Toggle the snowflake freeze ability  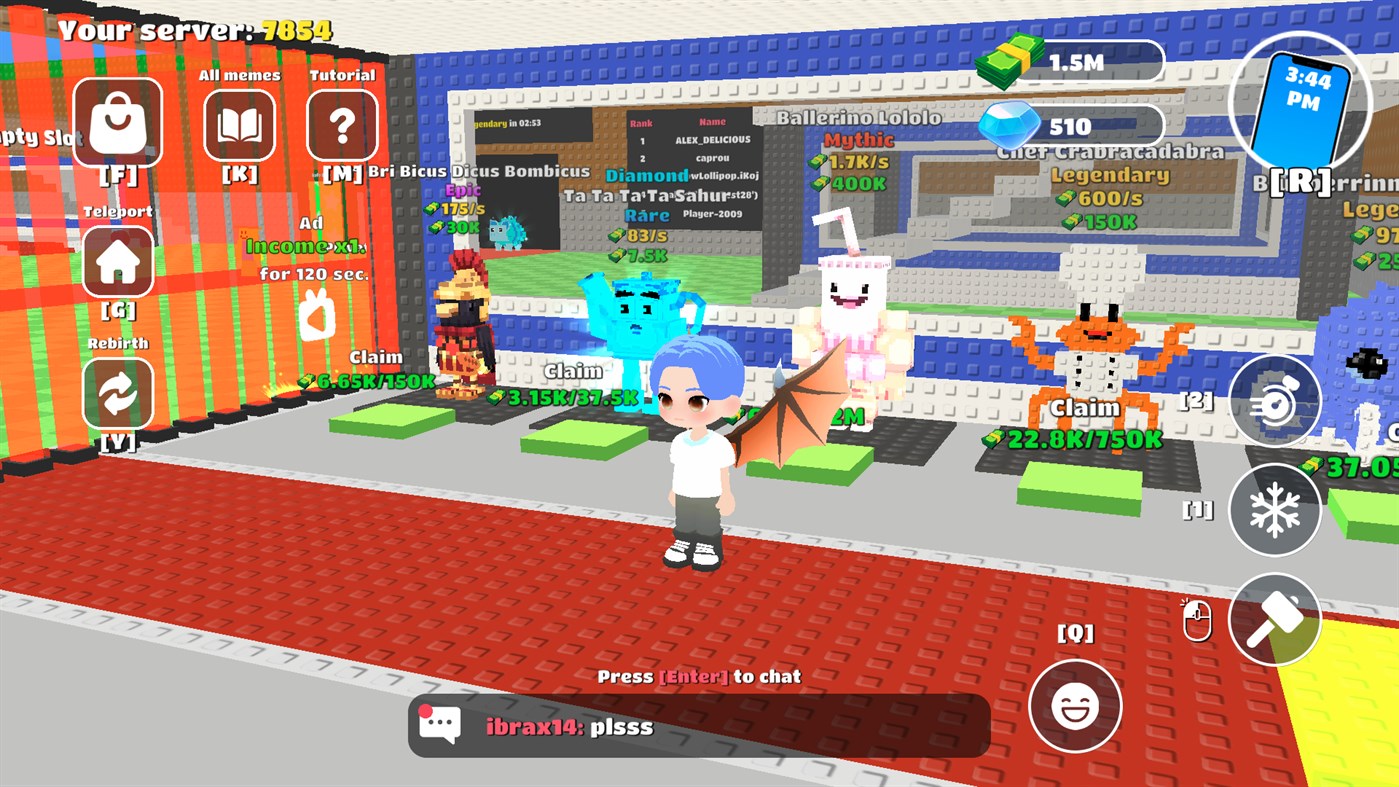click(x=1277, y=510)
